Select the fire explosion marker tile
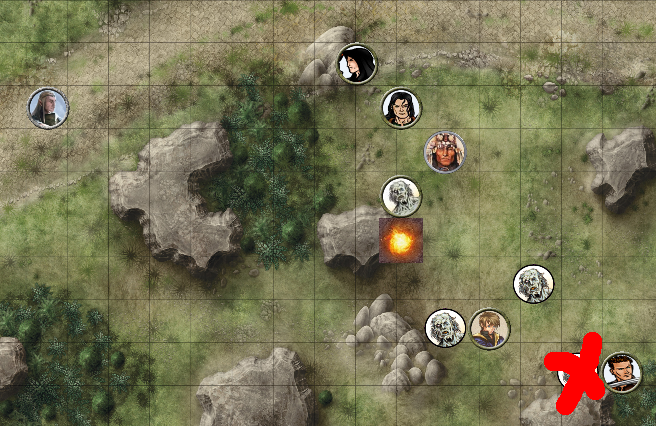Viewport: 656px width, 426px height. click(x=401, y=241)
